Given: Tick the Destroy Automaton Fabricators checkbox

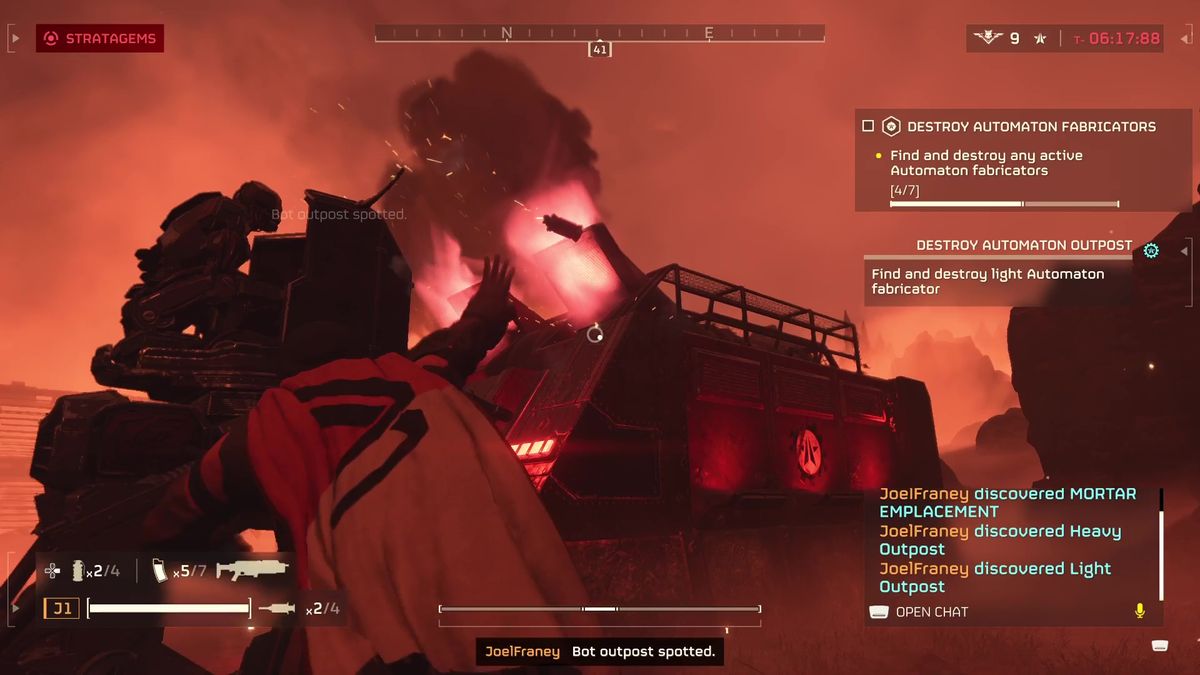Looking at the screenshot, I should click(868, 127).
